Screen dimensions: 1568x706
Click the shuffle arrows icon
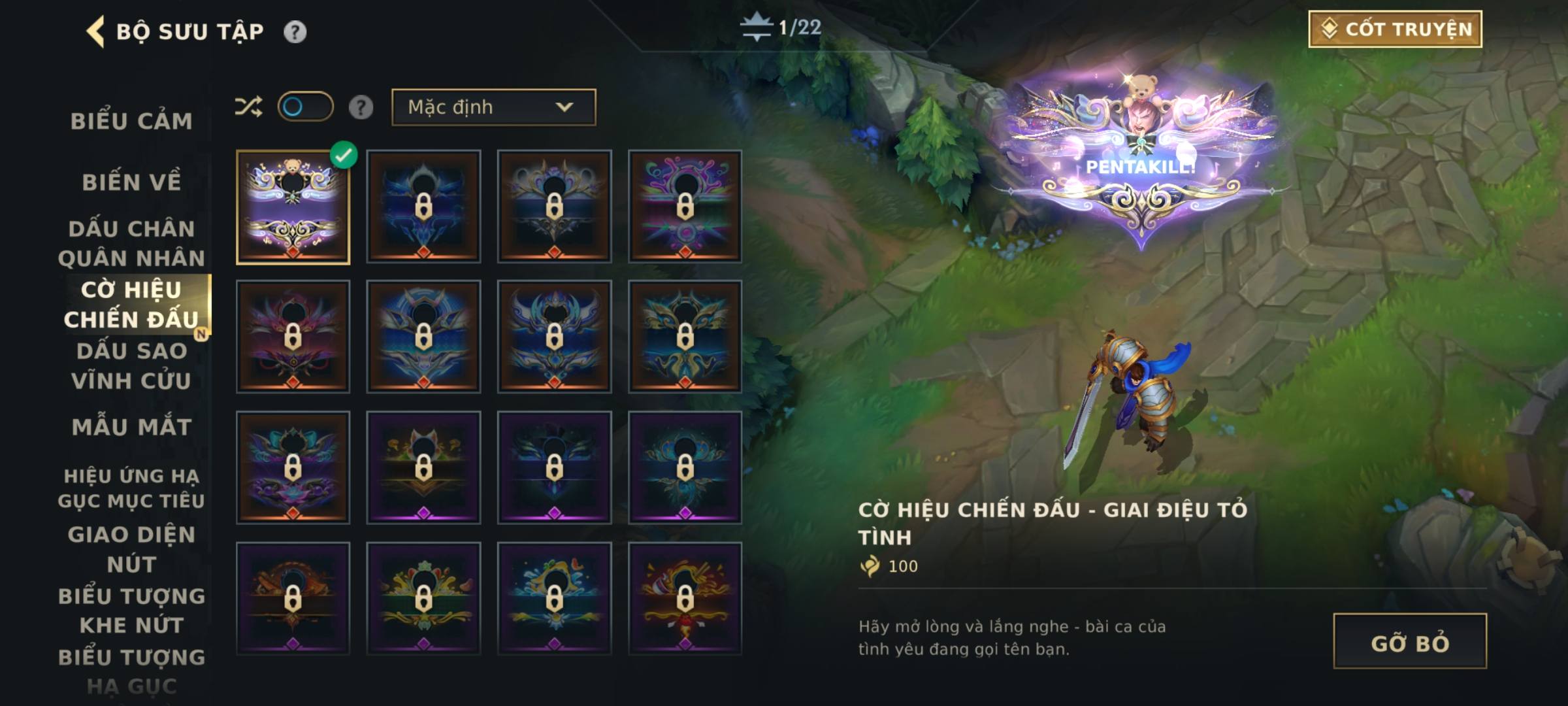pos(248,107)
